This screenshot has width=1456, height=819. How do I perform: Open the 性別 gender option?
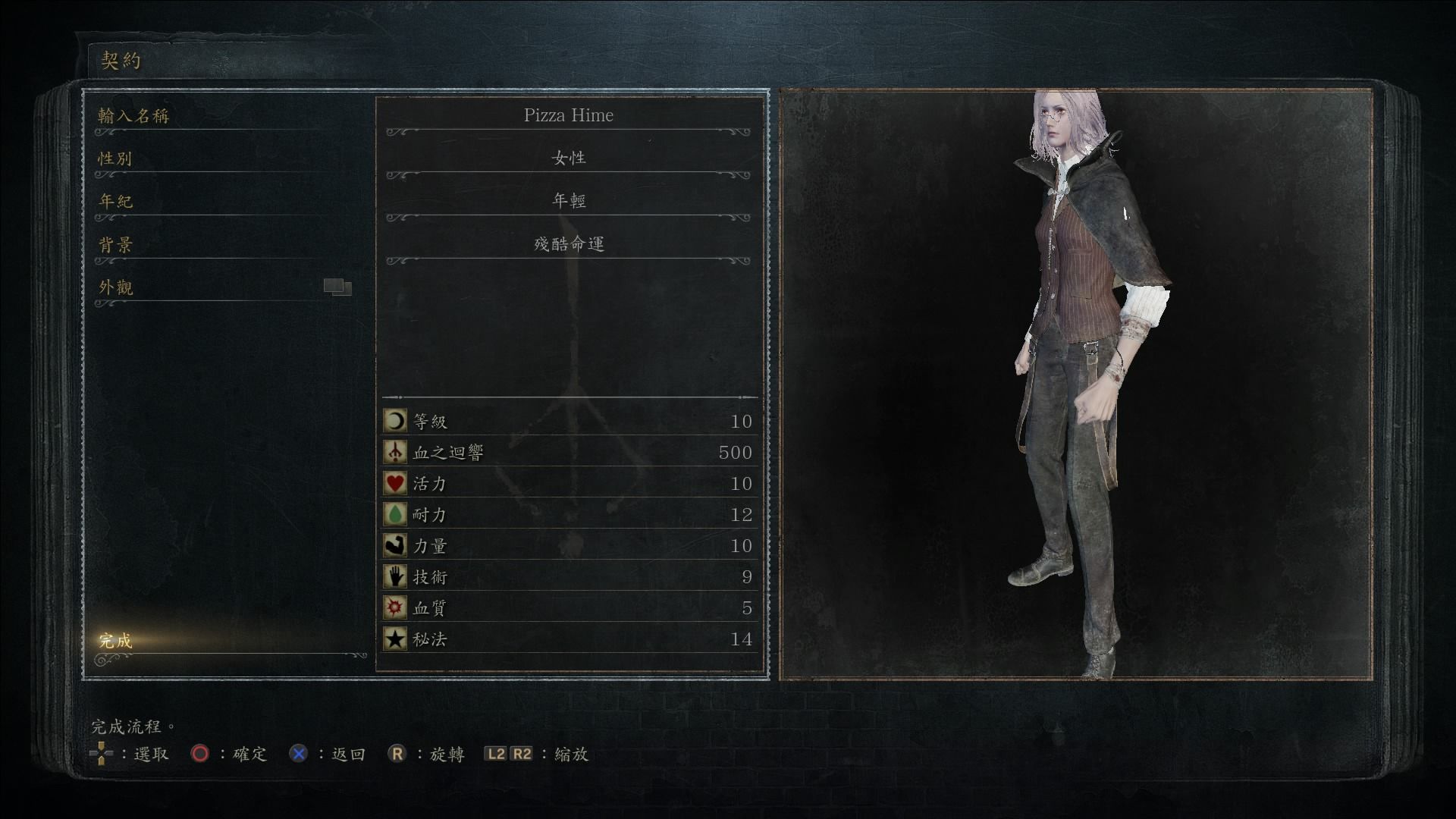115,158
